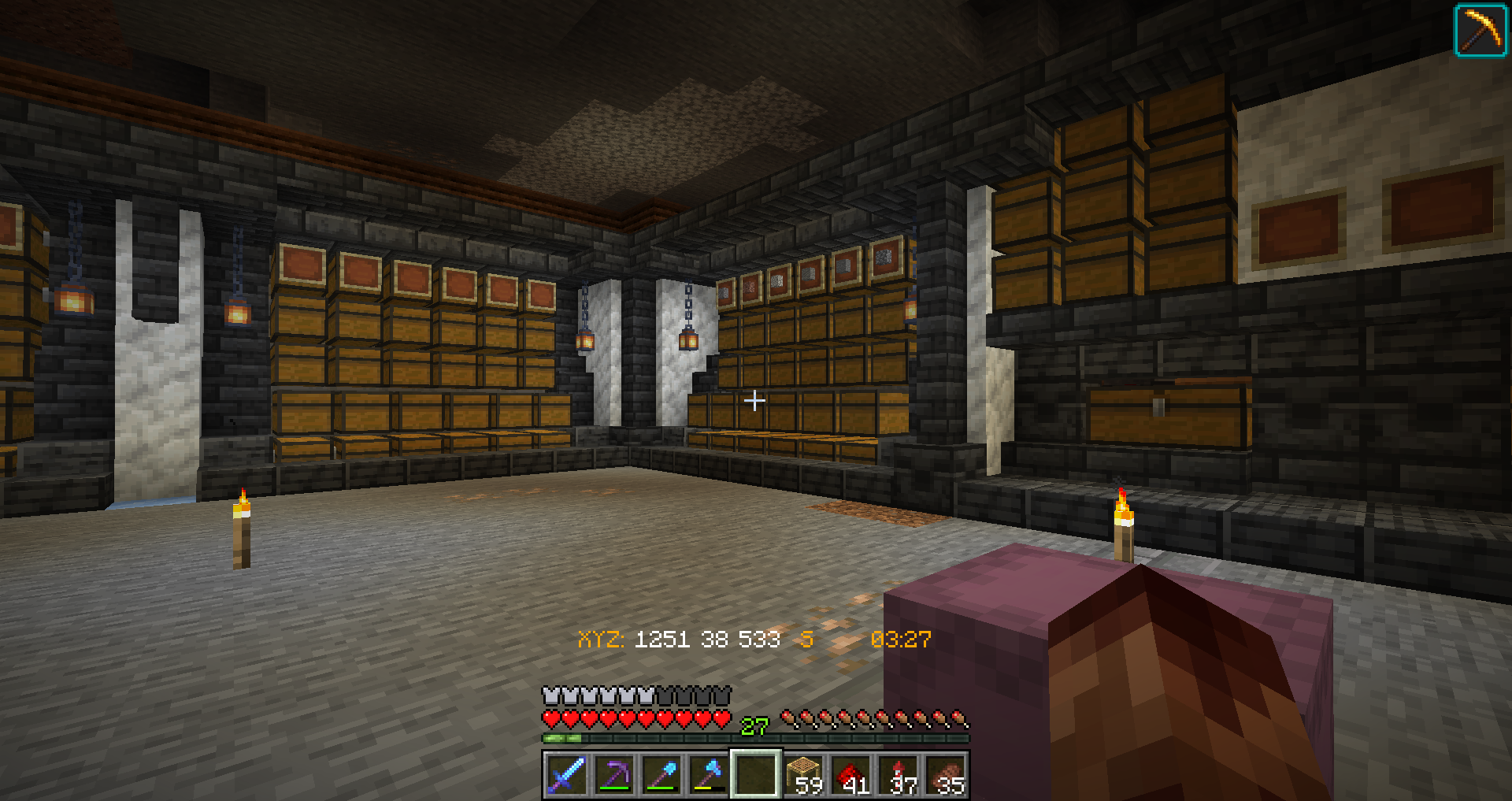Equip the diamond axe hotbar slot

[x=708, y=774]
